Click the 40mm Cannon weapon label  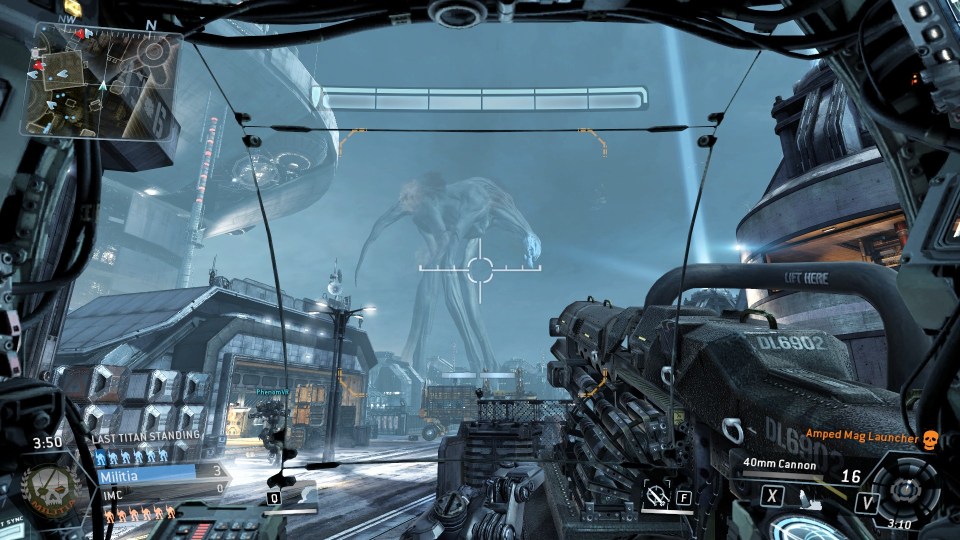pos(779,465)
